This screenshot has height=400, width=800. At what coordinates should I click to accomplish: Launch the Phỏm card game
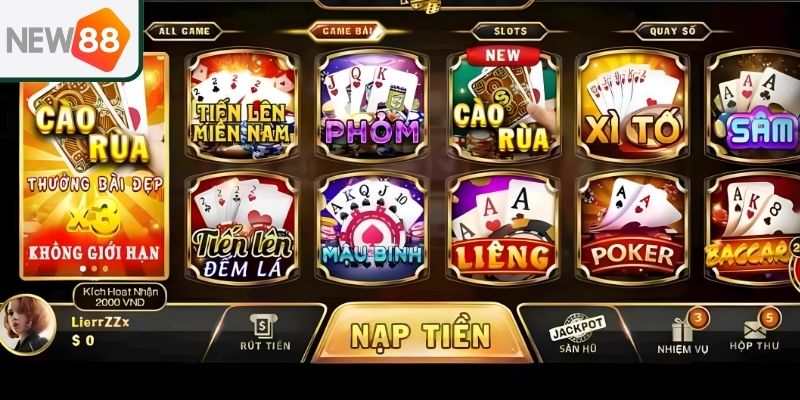[372, 108]
